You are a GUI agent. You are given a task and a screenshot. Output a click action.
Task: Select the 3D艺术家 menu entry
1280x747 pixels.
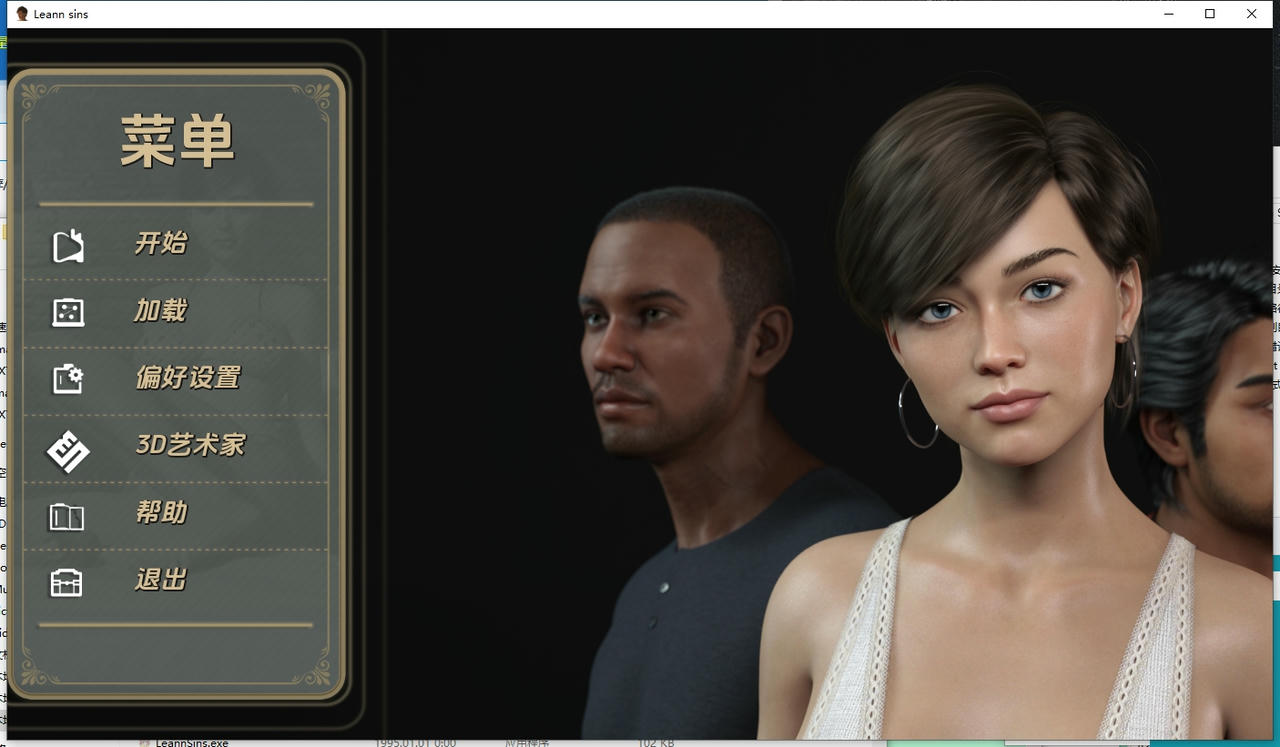click(192, 445)
